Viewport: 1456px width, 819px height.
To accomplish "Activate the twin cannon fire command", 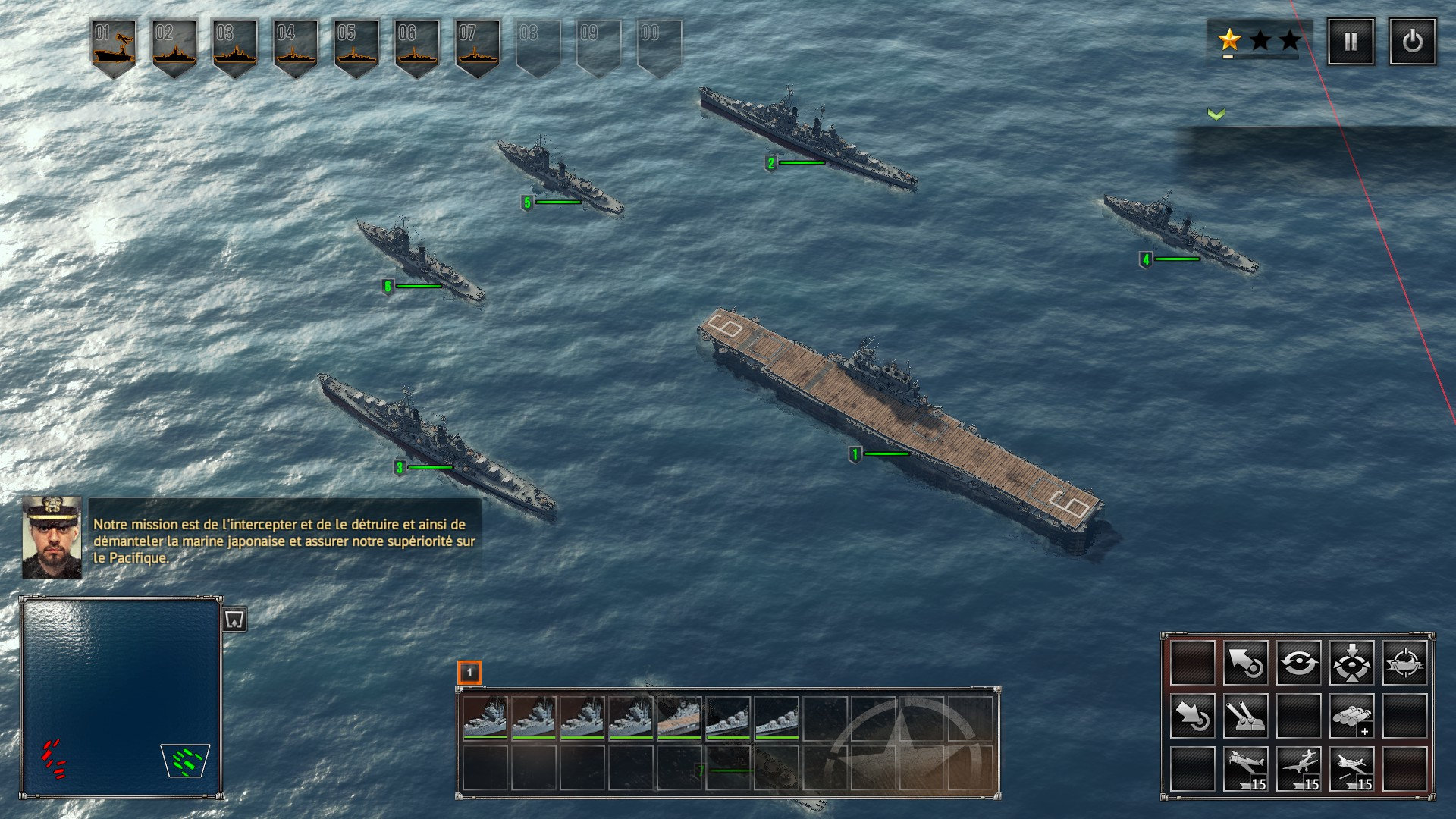I will click(x=1245, y=716).
